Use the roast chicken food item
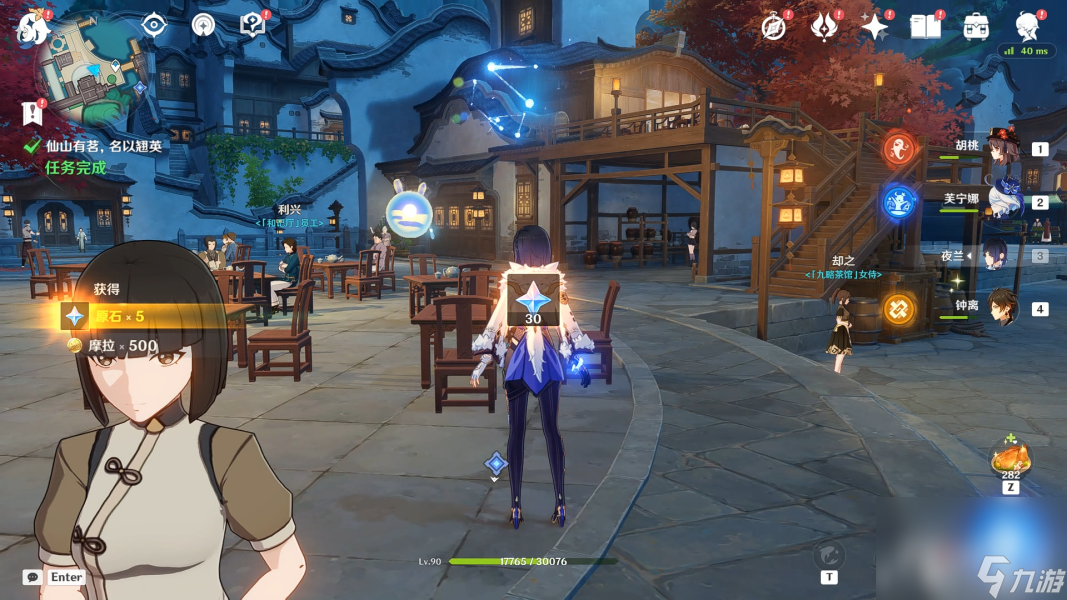Screen dimensions: 1067x600 point(1010,460)
